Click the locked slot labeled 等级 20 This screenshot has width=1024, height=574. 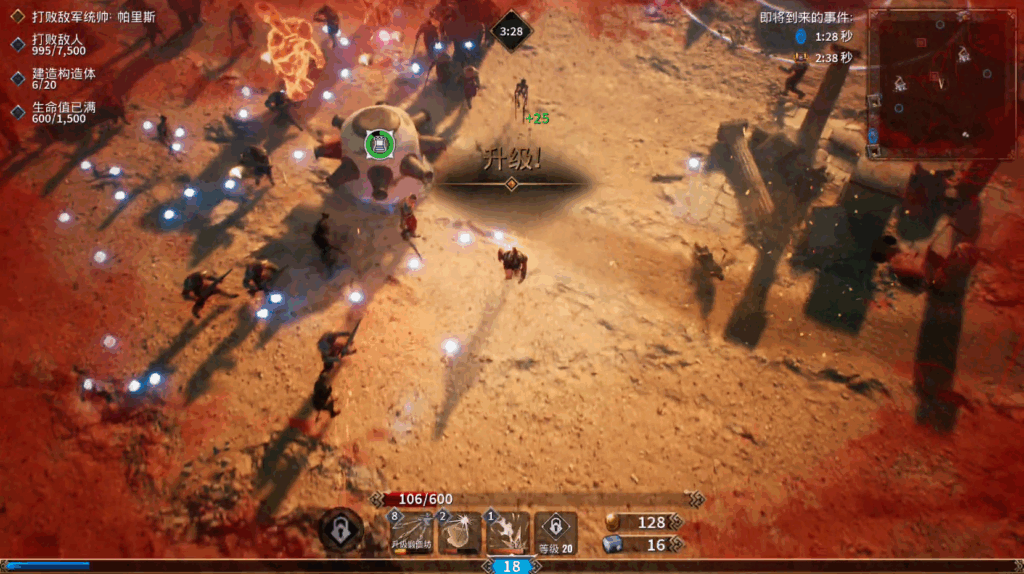tap(556, 532)
